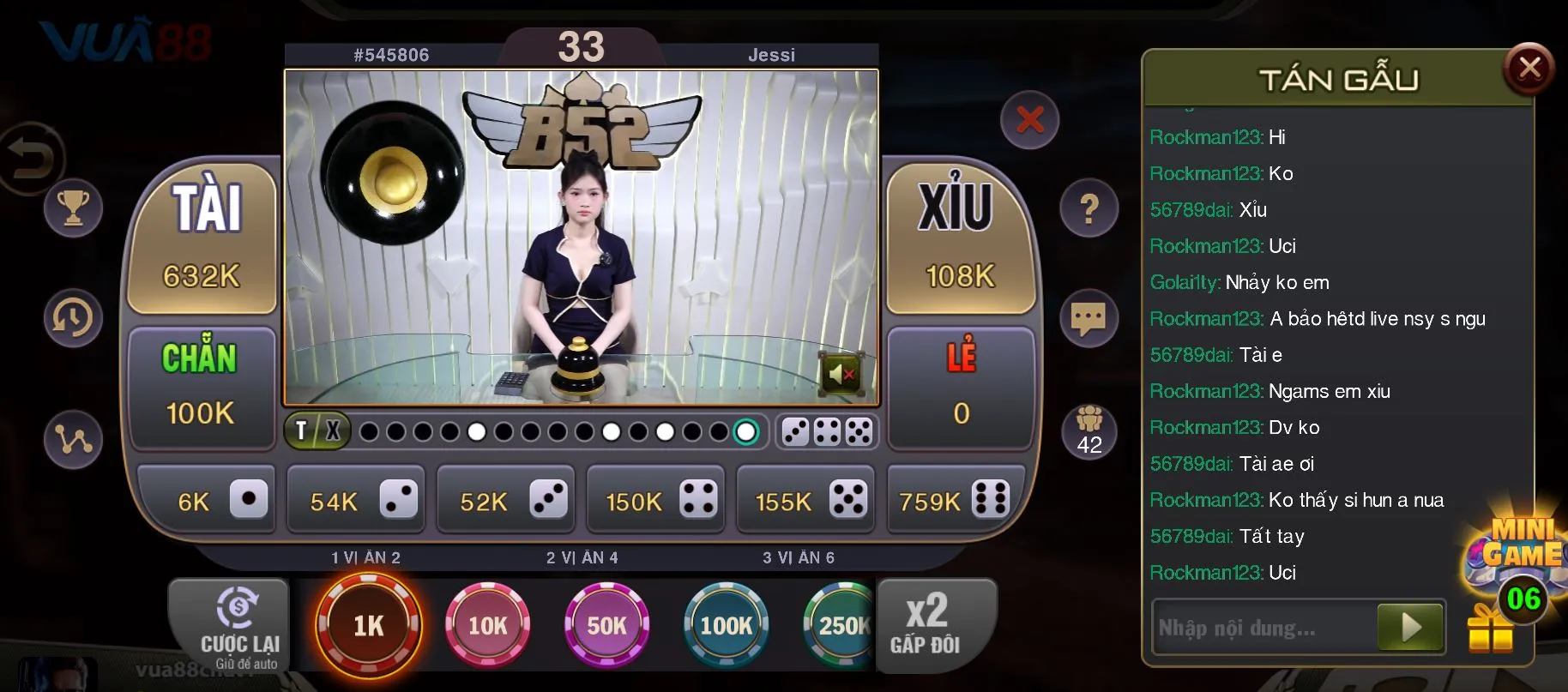Image resolution: width=1568 pixels, height=692 pixels.
Task: Open the leaderboard trophy icon
Action: click(73, 208)
